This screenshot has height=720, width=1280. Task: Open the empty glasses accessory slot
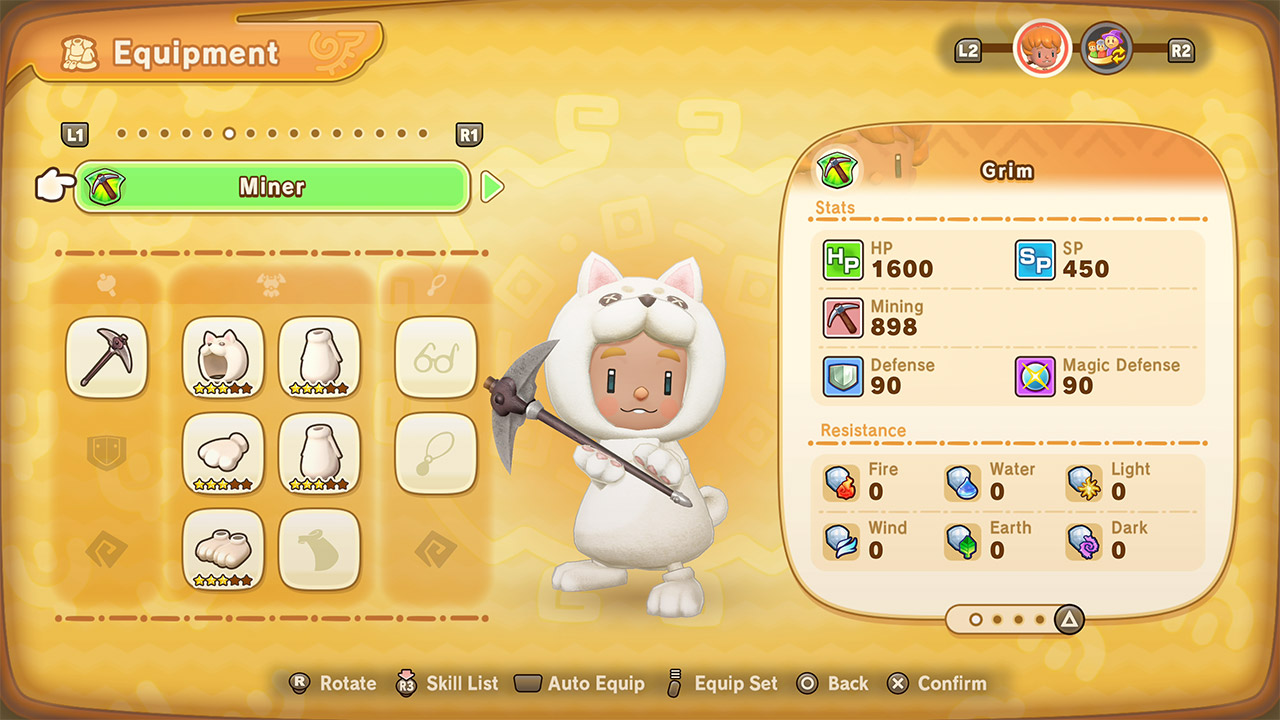(x=436, y=357)
